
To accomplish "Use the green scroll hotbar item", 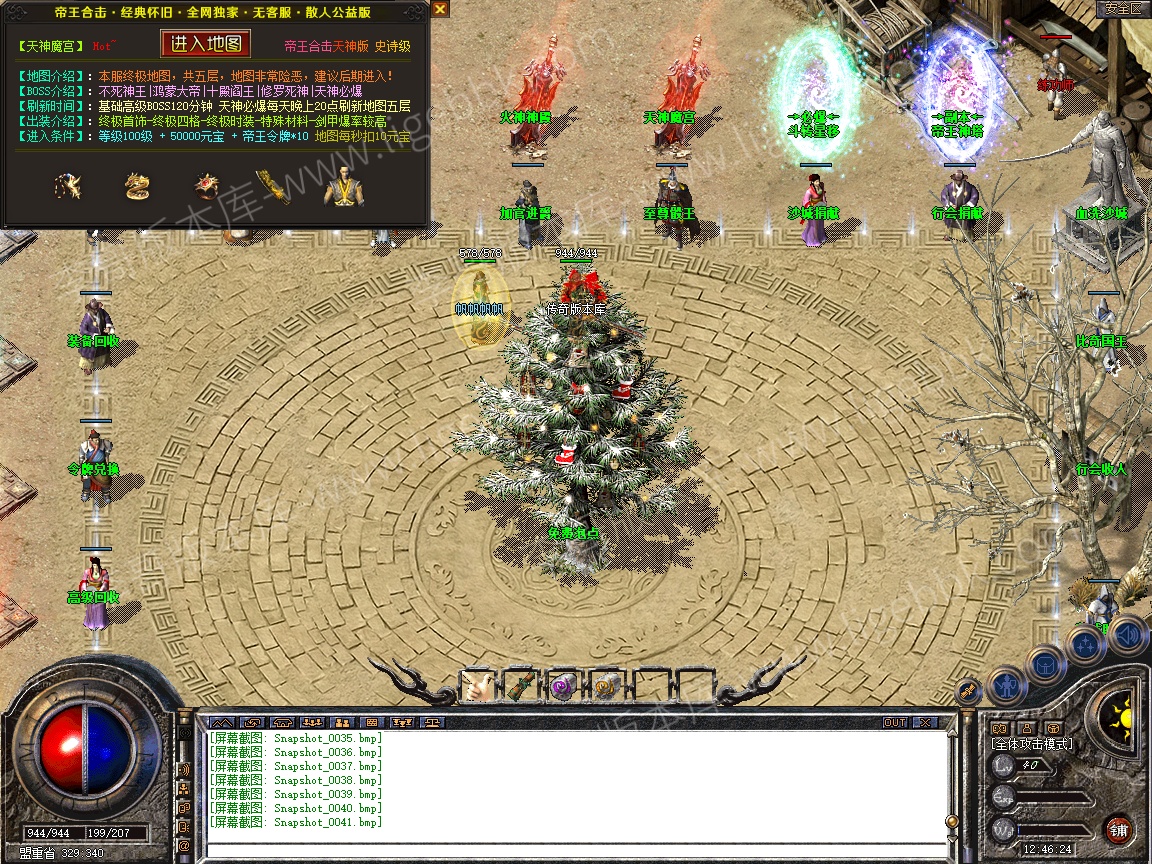I will point(520,685).
